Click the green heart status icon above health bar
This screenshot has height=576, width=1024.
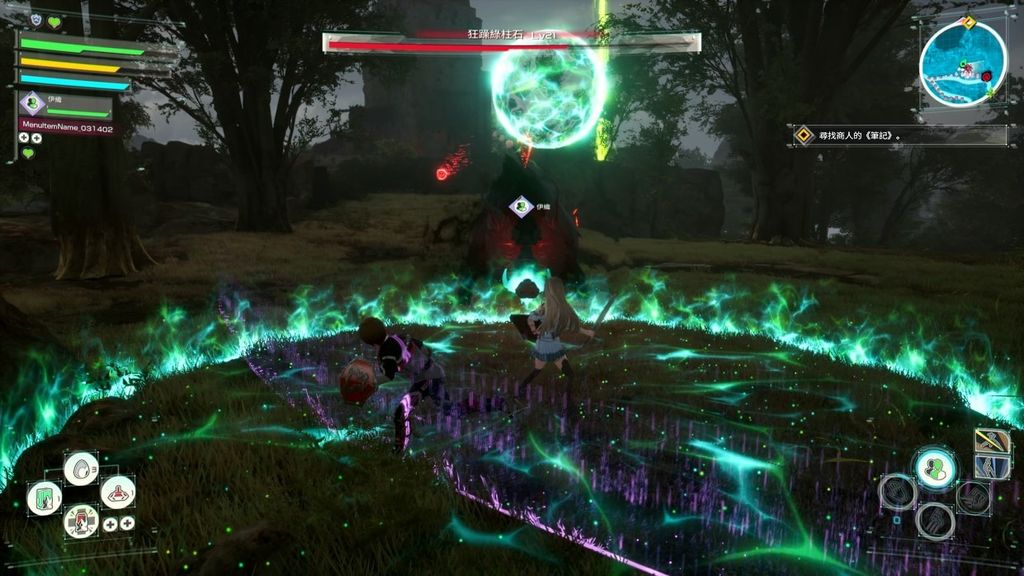[54, 21]
